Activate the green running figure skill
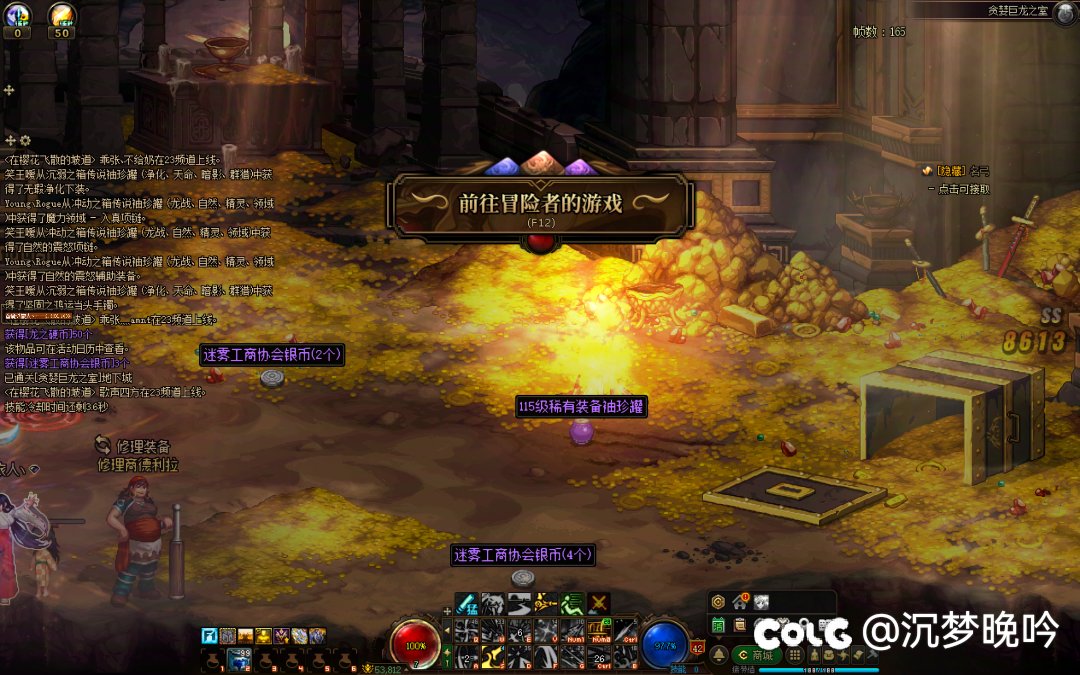1080x675 pixels. [x=572, y=603]
